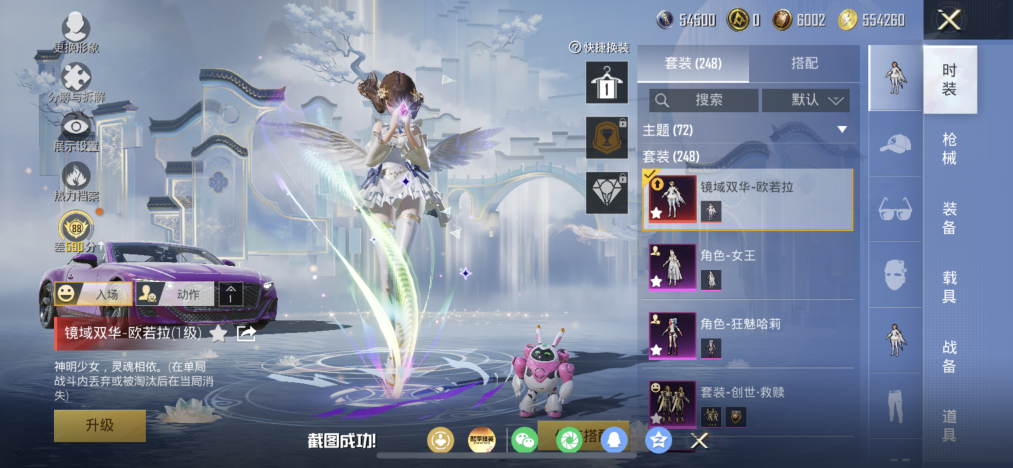This screenshot has height=468, width=1013.
Task: Open the 枪械 category
Action: pos(949,150)
